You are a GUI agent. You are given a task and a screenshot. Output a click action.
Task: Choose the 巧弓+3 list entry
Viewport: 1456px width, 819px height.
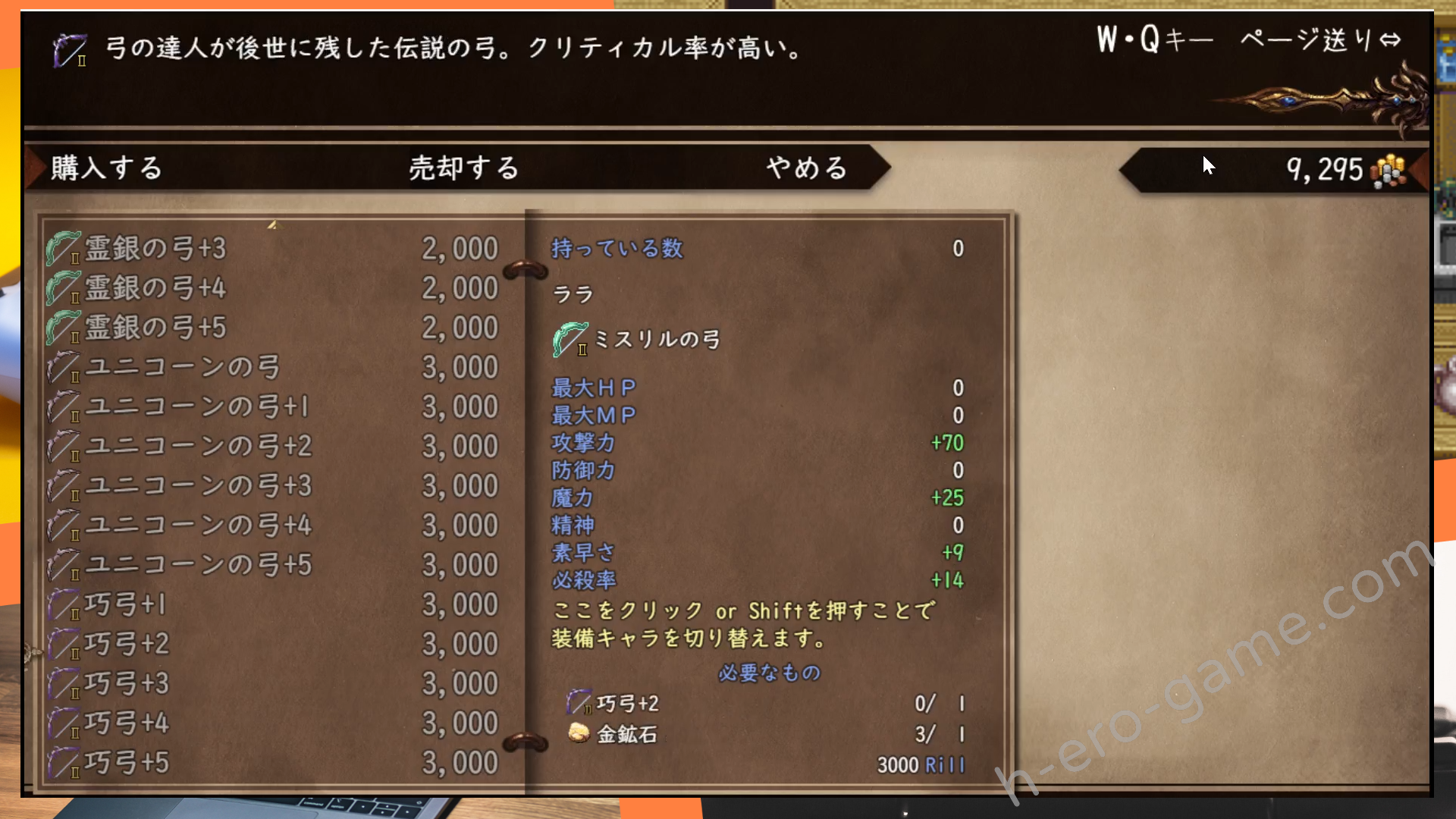click(x=271, y=683)
